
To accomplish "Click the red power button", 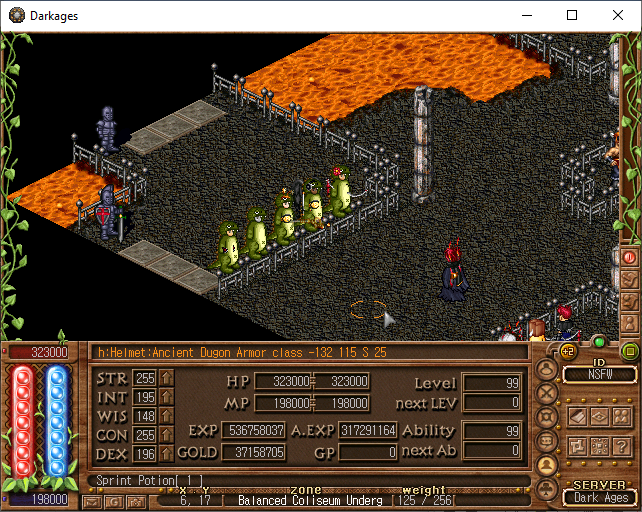I will coord(630,257).
